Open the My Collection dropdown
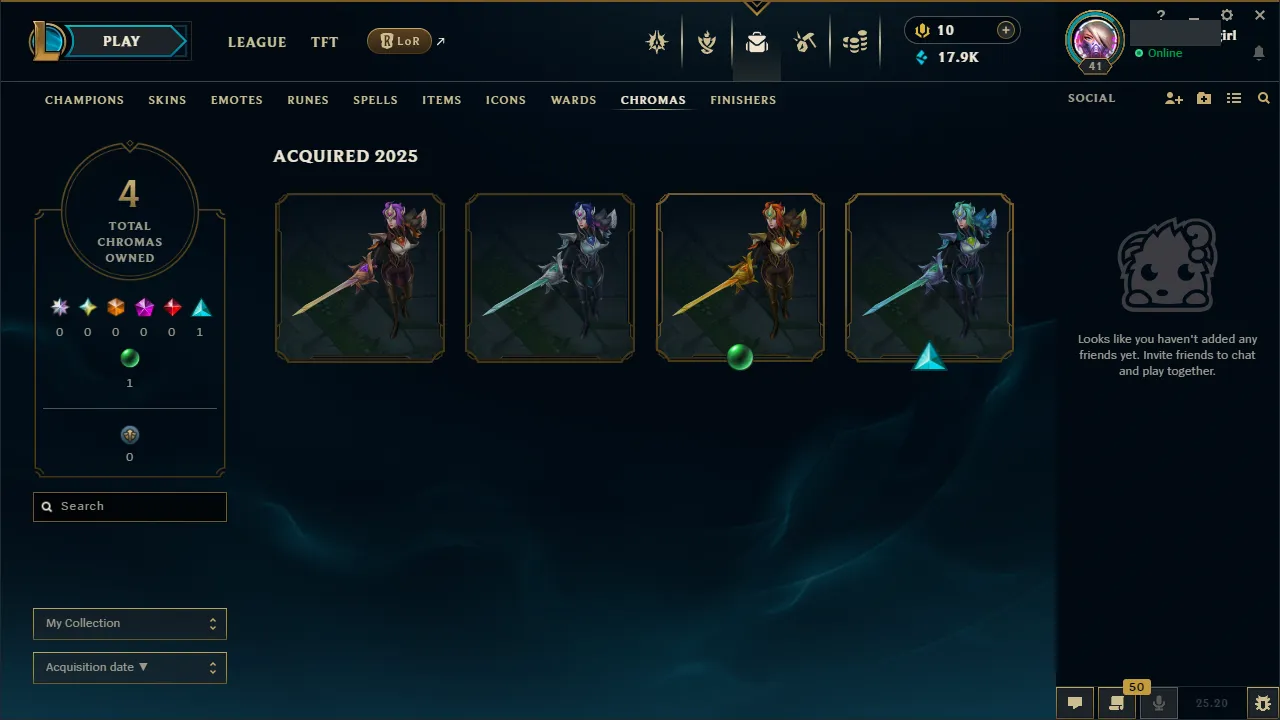Viewport: 1280px width, 720px height. 129,623
